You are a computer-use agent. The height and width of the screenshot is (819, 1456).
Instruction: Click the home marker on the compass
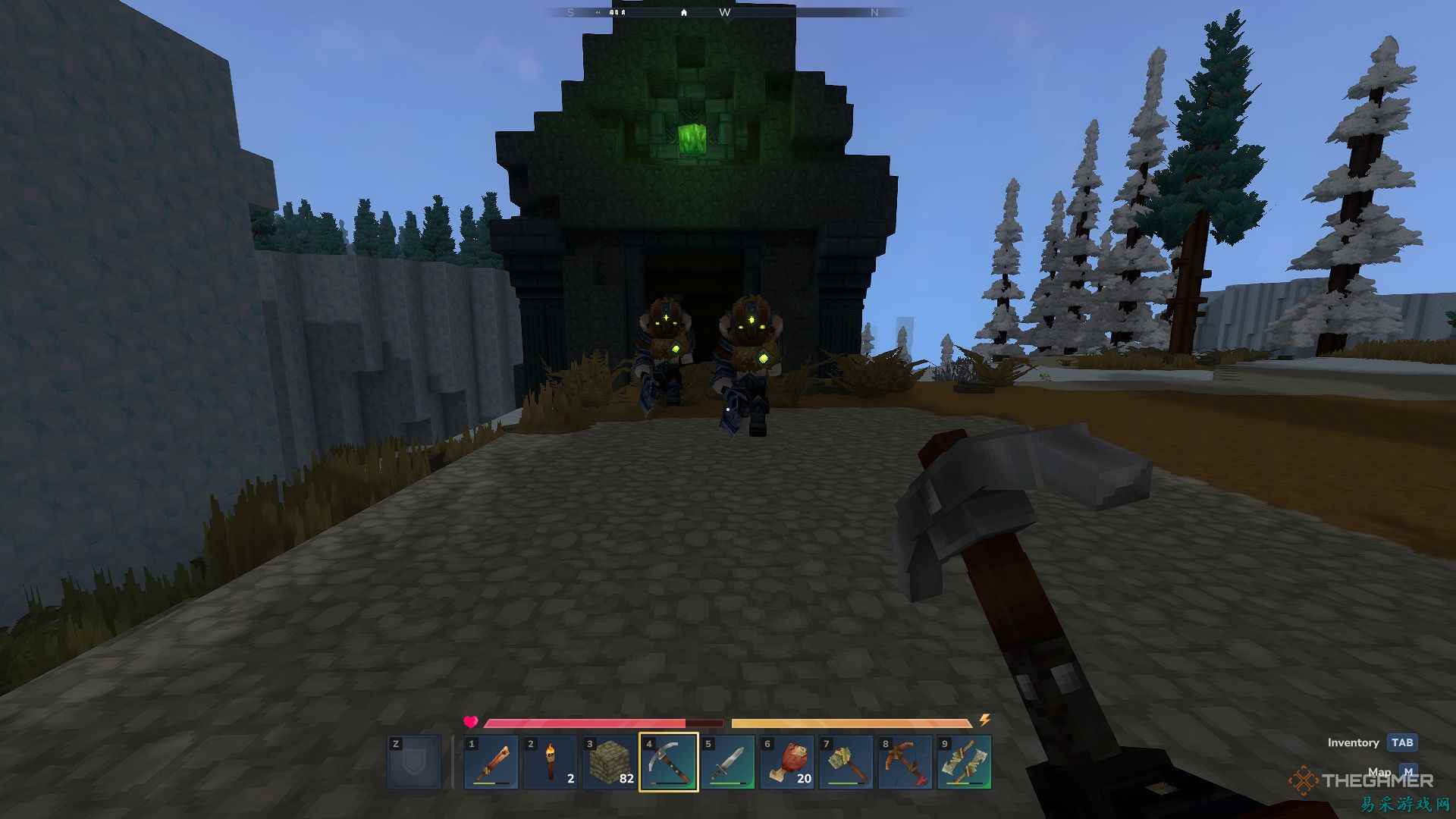click(683, 12)
